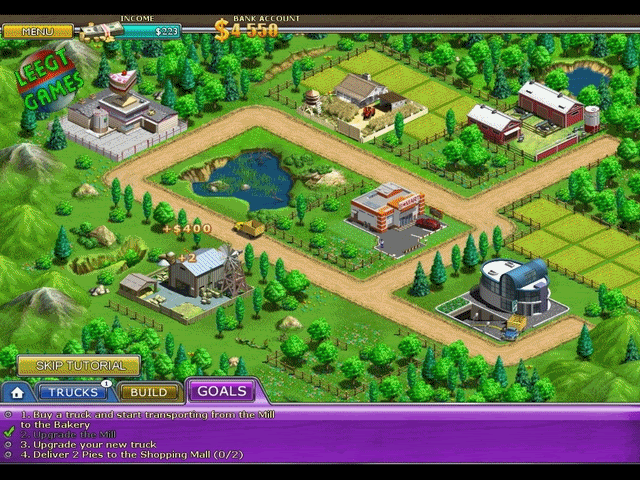The width and height of the screenshot is (640, 480).
Task: Skip the tutorial
Action: (78, 366)
